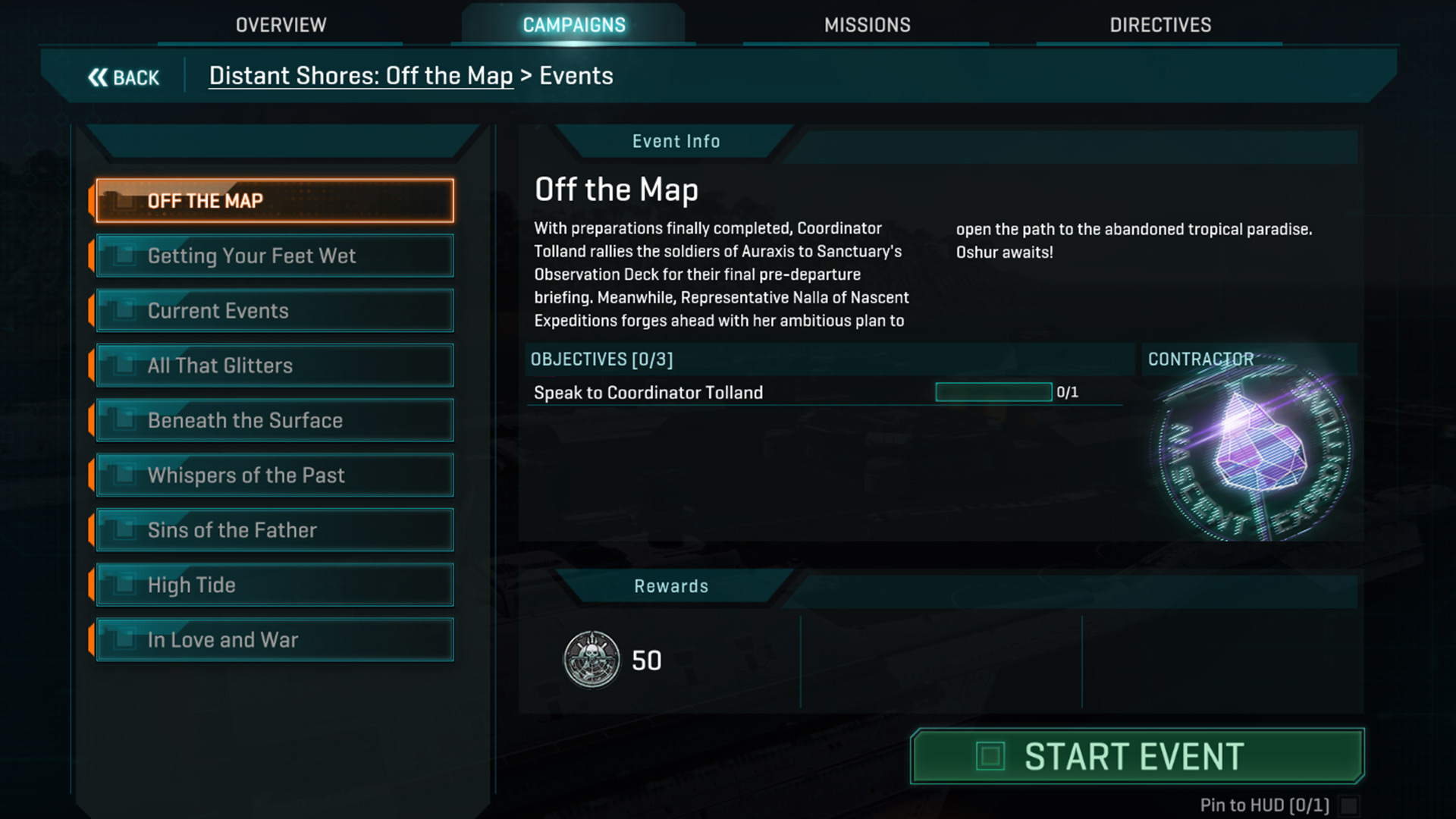This screenshot has width=1456, height=819.
Task: Open the All That Glitters event
Action: (275, 366)
